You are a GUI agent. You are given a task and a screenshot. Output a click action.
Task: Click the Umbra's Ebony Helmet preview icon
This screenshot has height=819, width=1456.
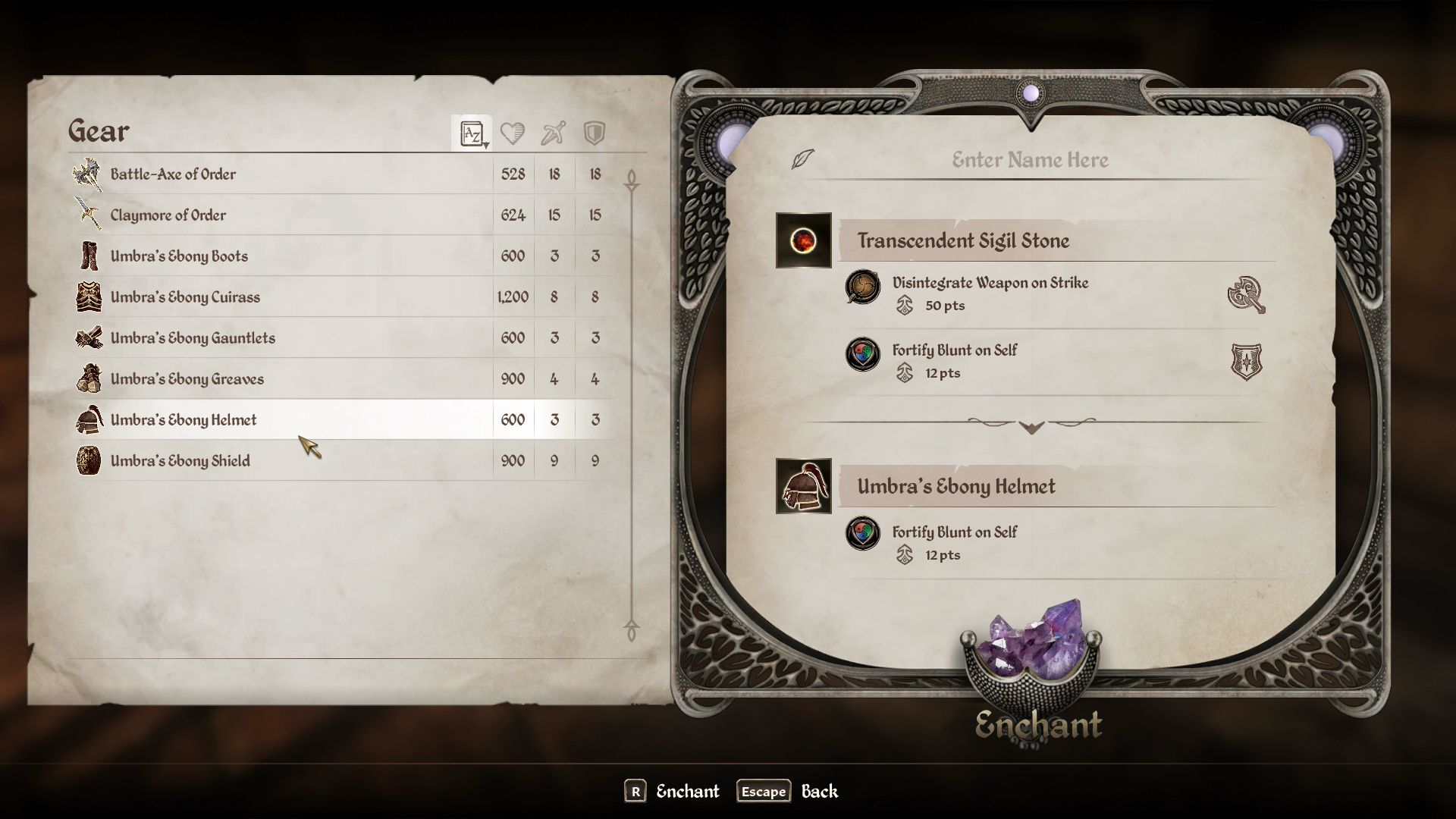pos(803,486)
